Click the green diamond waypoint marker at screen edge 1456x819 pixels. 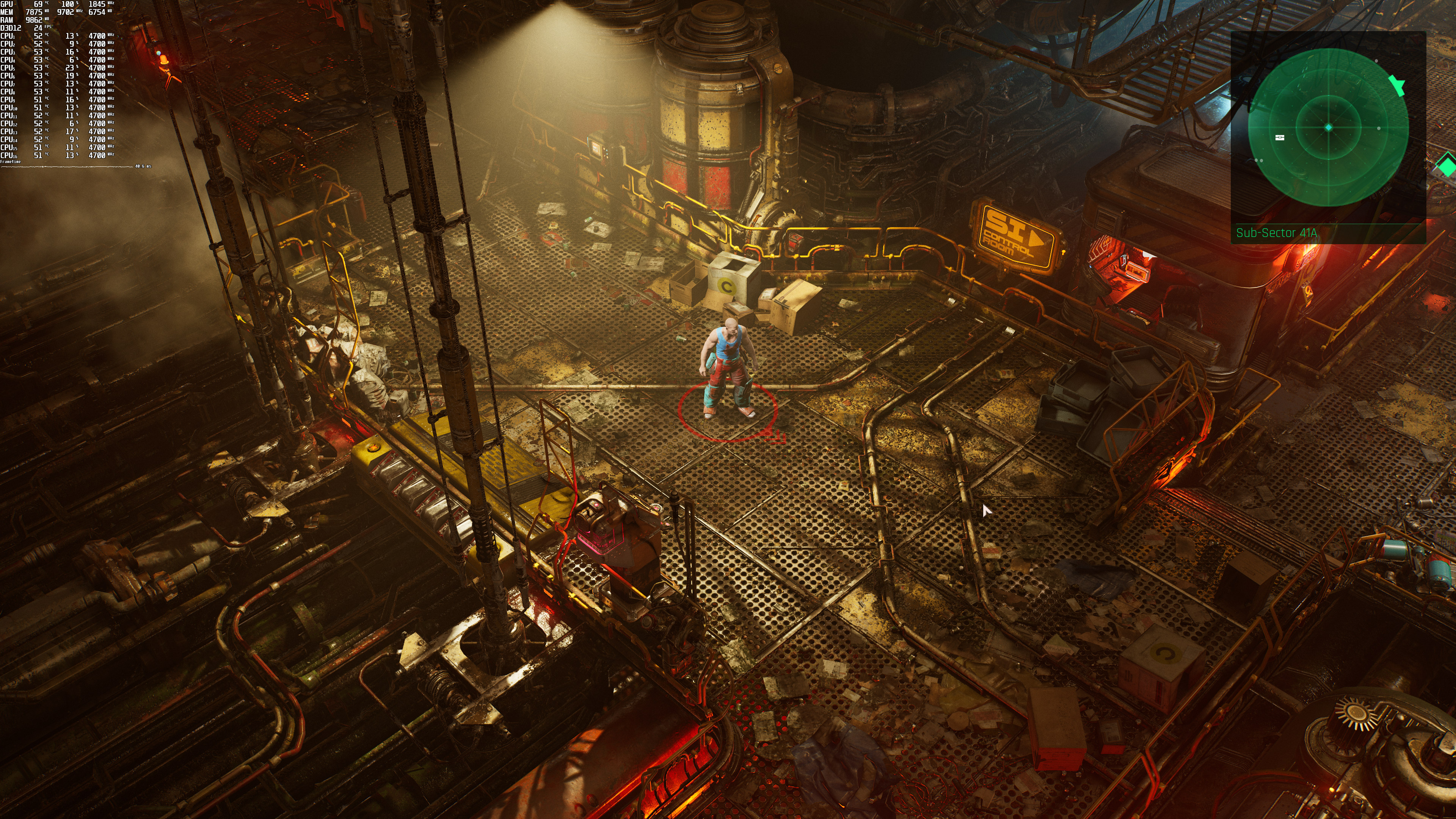pyautogui.click(x=1448, y=165)
